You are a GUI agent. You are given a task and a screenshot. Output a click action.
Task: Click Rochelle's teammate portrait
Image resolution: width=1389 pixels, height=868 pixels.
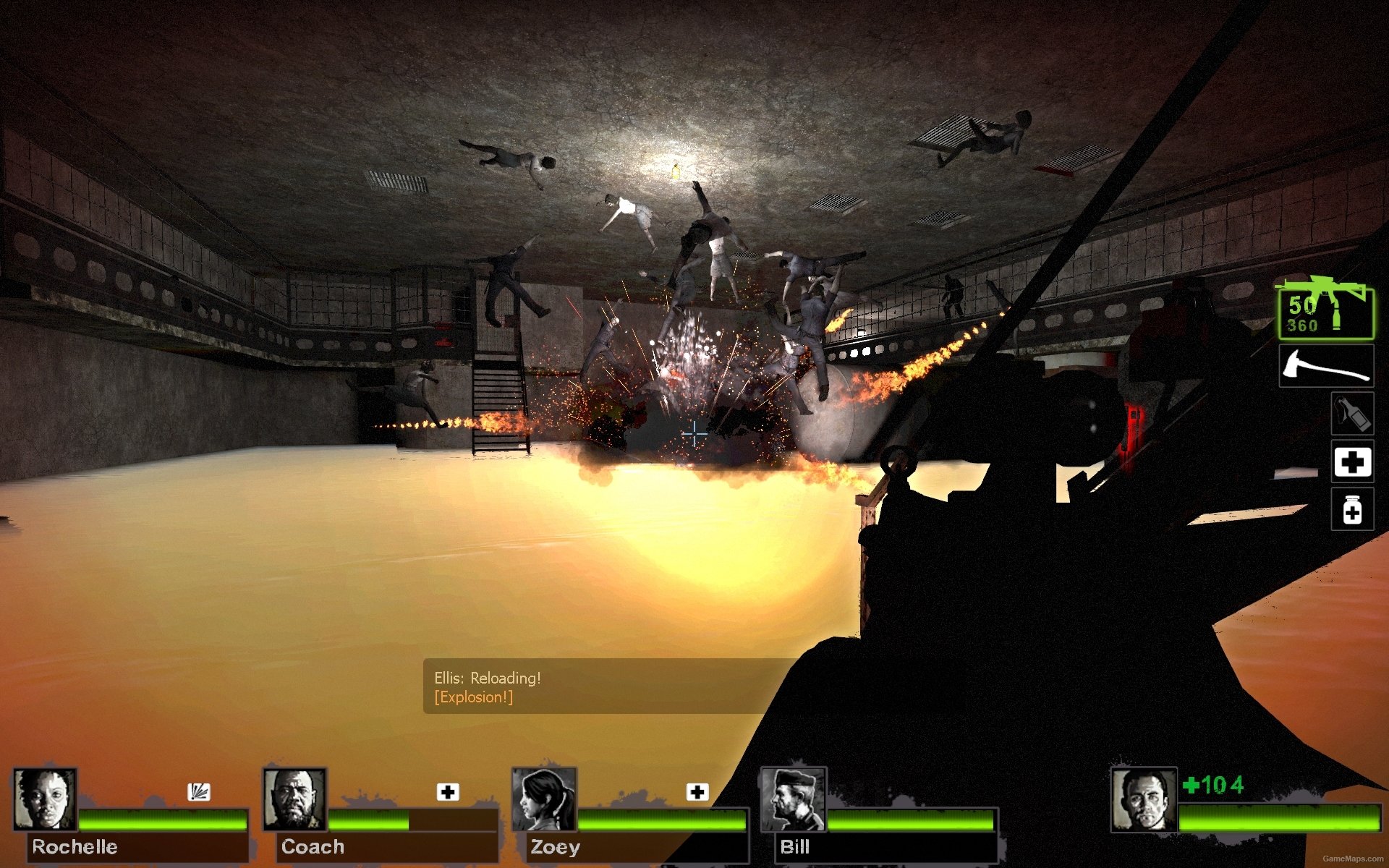(x=45, y=799)
